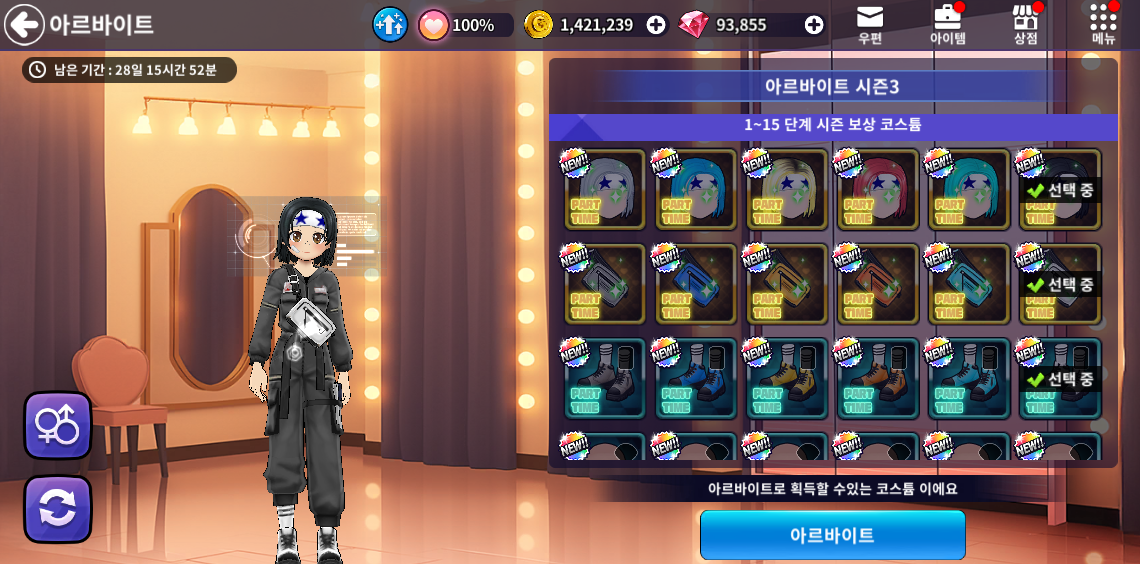Open the 상점 shop
The height and width of the screenshot is (564, 1140).
[x=1025, y=24]
